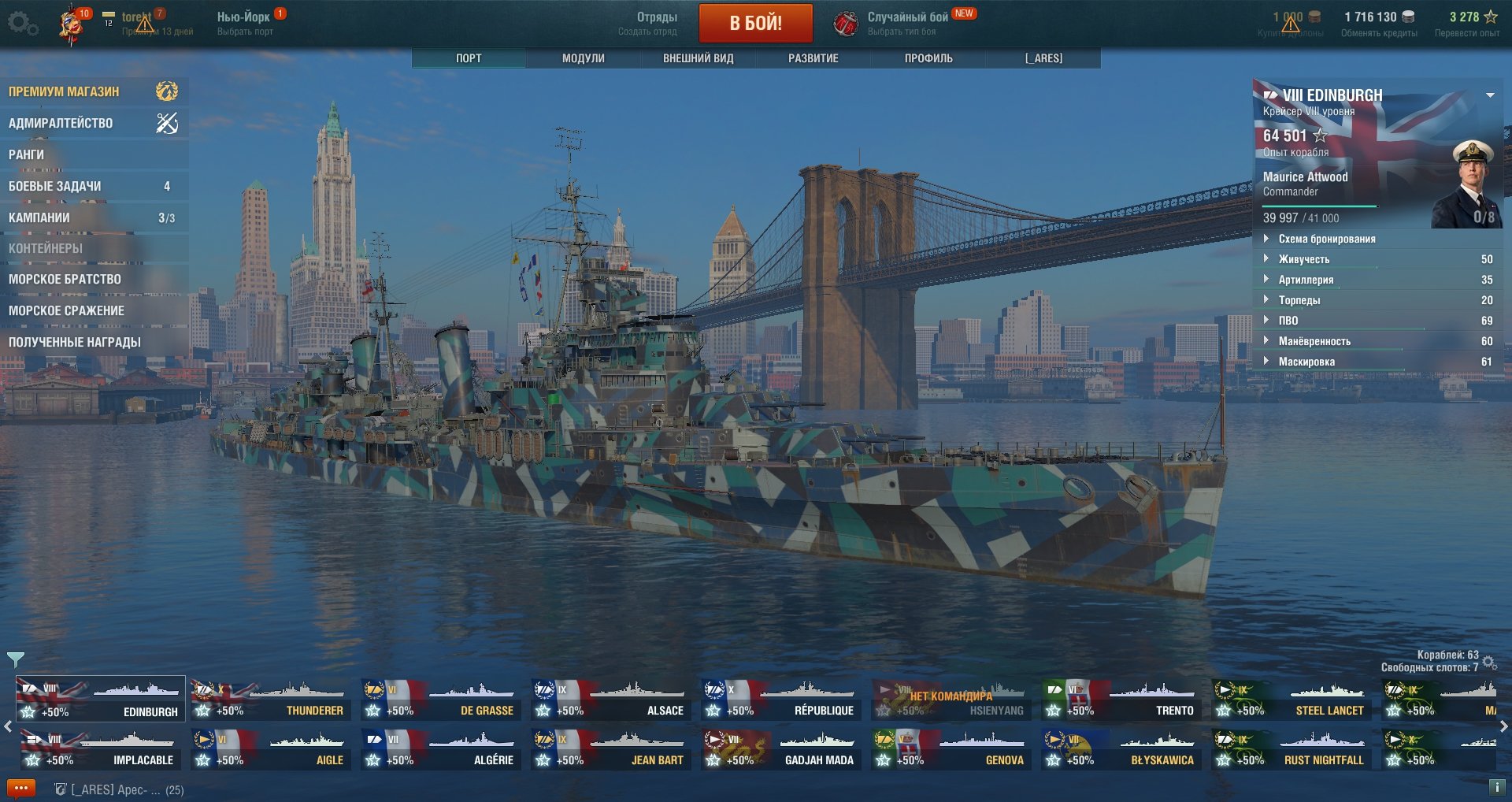
Task: Open the orange chat button
Action: [21, 788]
